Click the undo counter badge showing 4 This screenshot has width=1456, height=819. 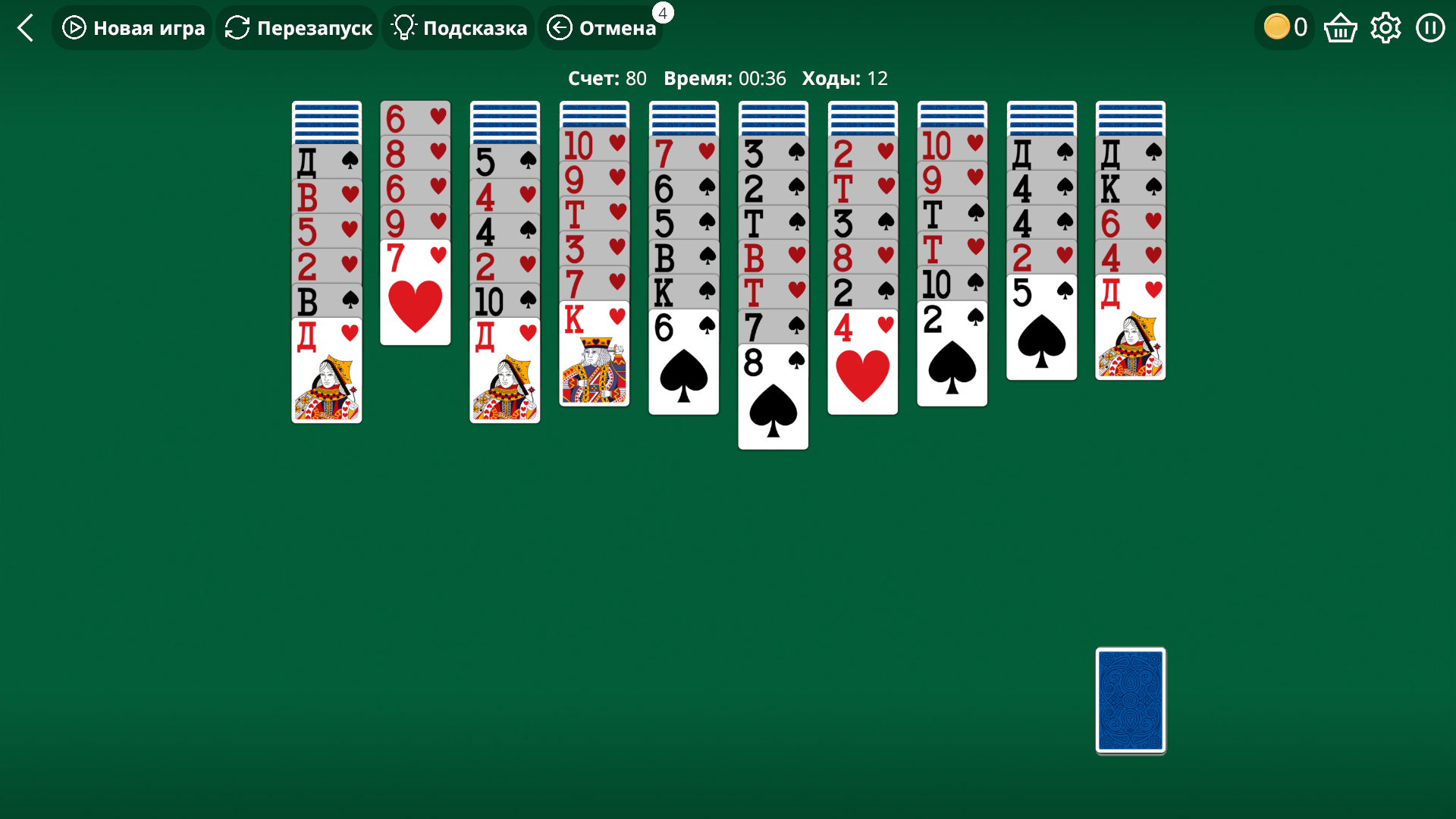(663, 12)
